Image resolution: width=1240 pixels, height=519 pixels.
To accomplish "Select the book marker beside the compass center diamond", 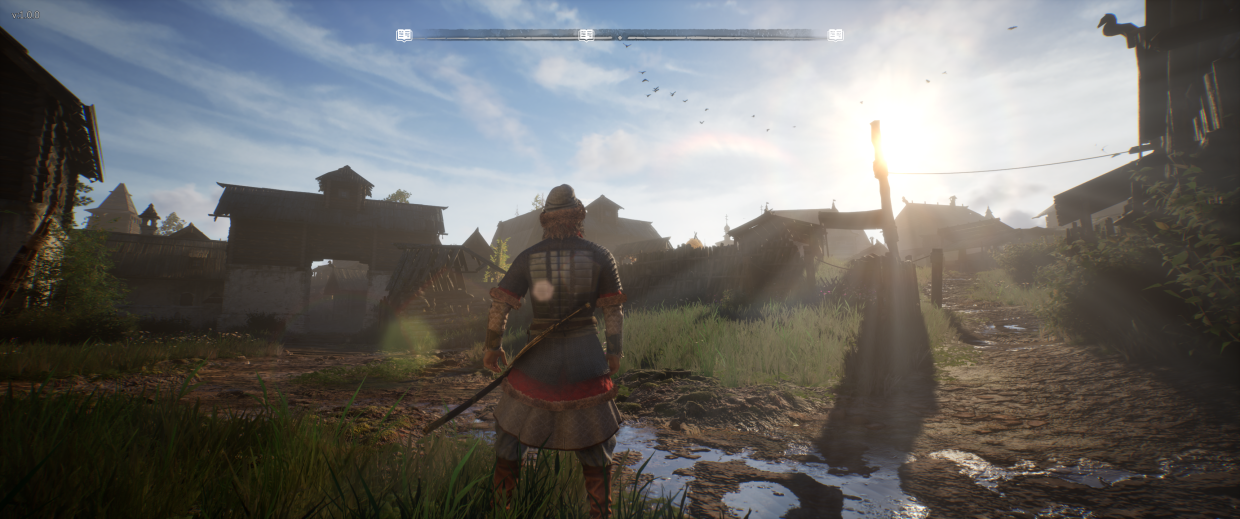I will 586,35.
